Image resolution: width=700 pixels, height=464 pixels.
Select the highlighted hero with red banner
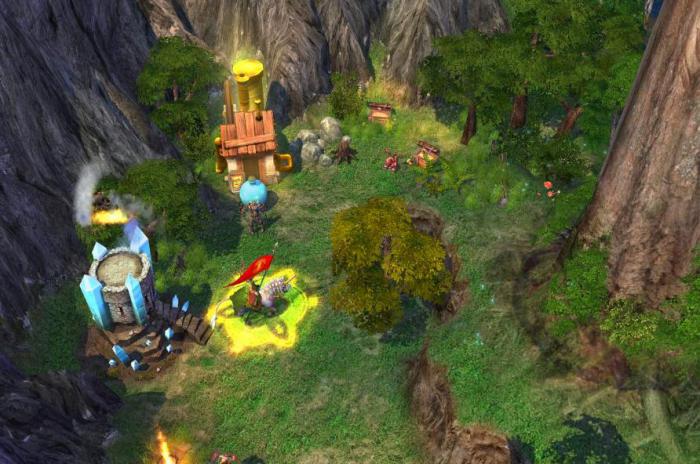[x=262, y=298]
